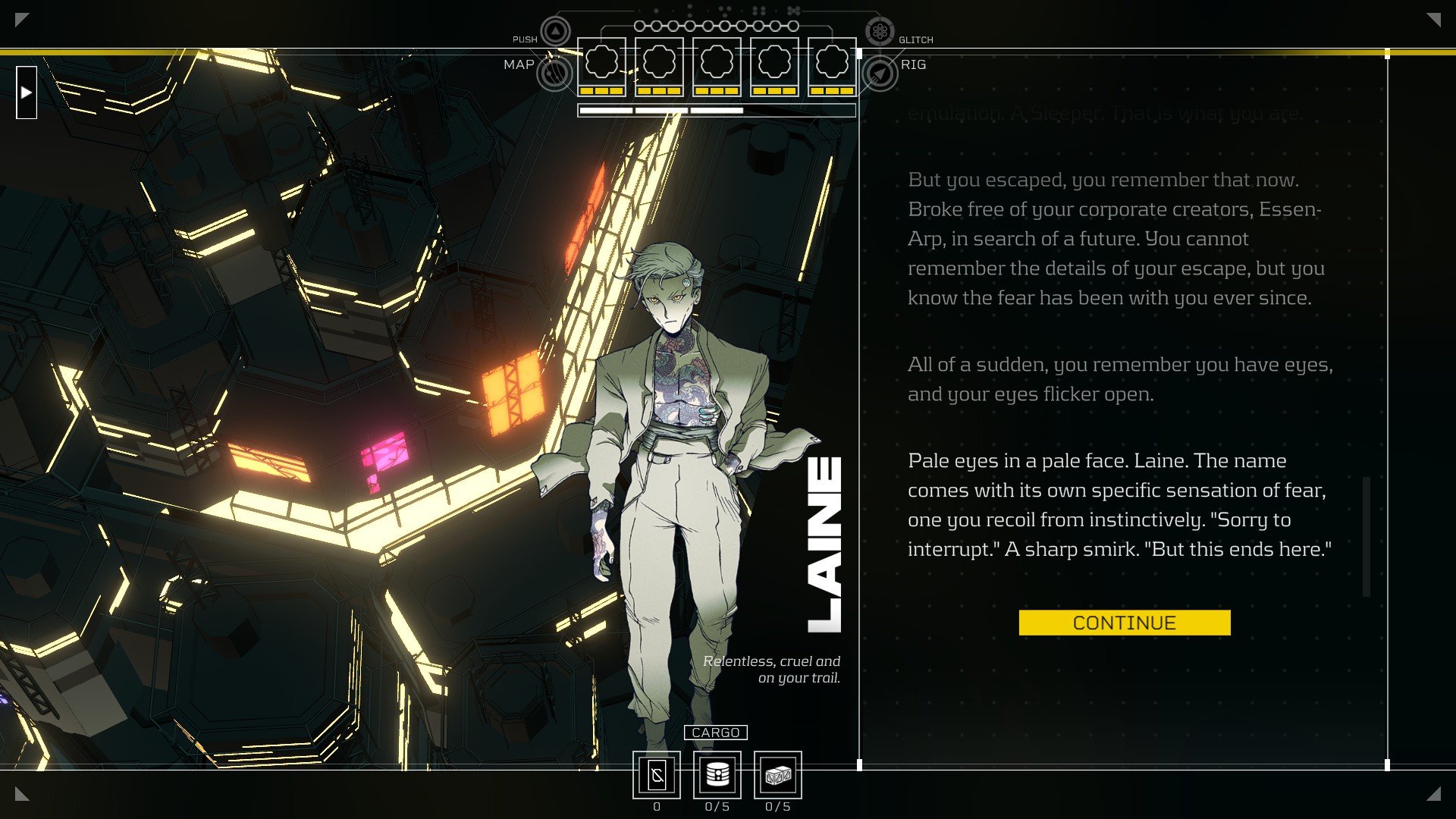Click the cryo currency icon showing 0
This screenshot has width=1456, height=819.
[x=657, y=776]
